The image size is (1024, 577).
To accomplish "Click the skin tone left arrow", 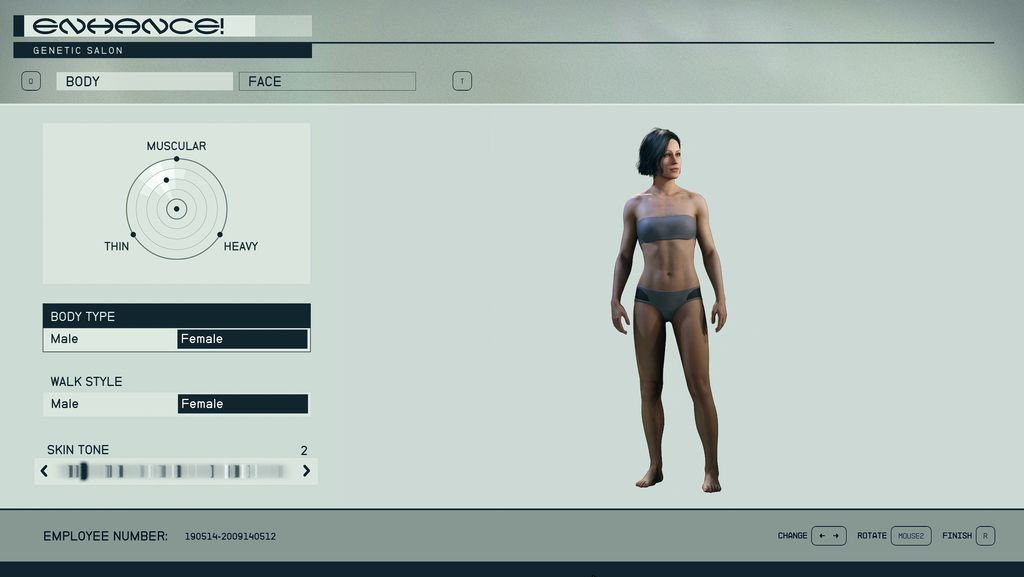I will point(44,471).
